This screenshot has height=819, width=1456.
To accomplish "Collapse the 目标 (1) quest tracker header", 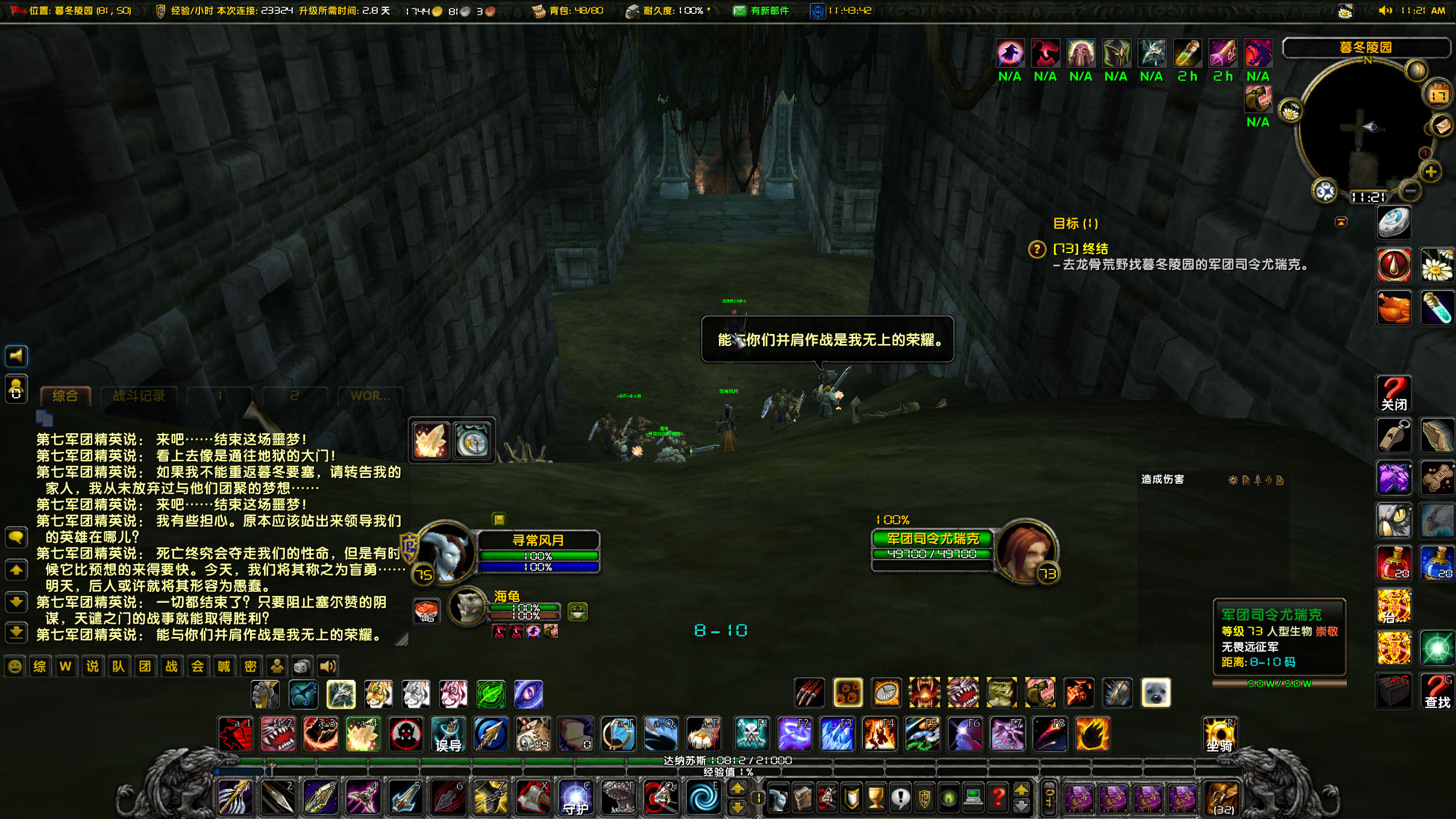I will 1075,223.
